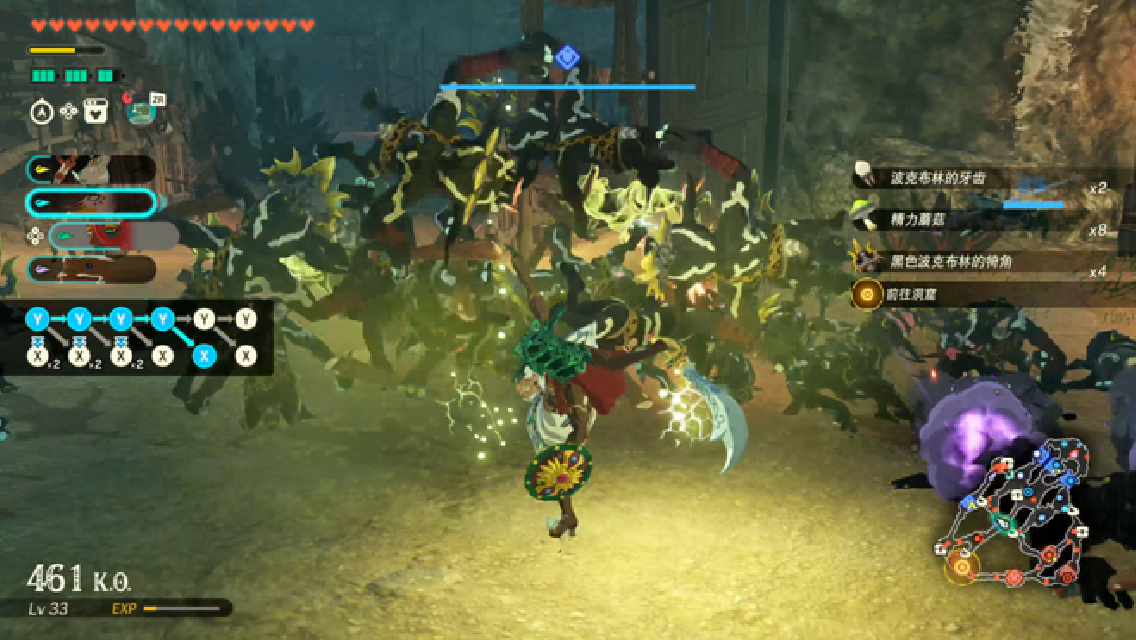Select the yellow objective marker on the minimap
1136x640 pixels.
click(962, 566)
